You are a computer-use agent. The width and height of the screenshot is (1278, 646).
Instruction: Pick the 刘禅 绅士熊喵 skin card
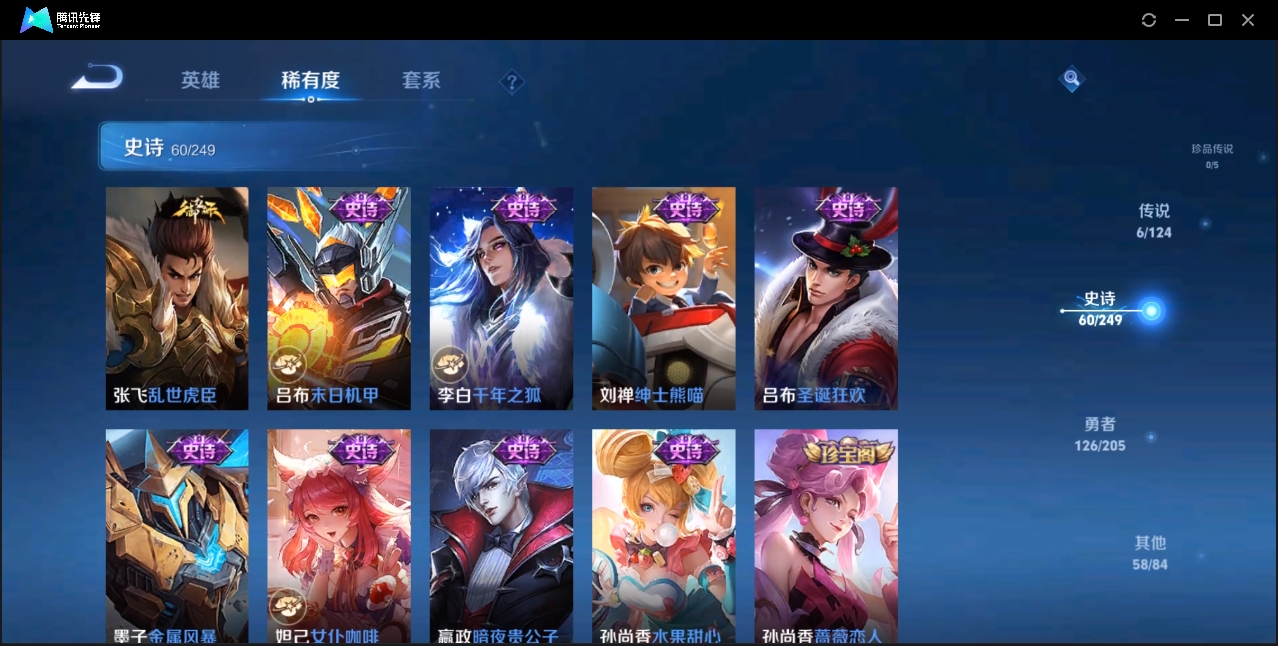tap(663, 298)
